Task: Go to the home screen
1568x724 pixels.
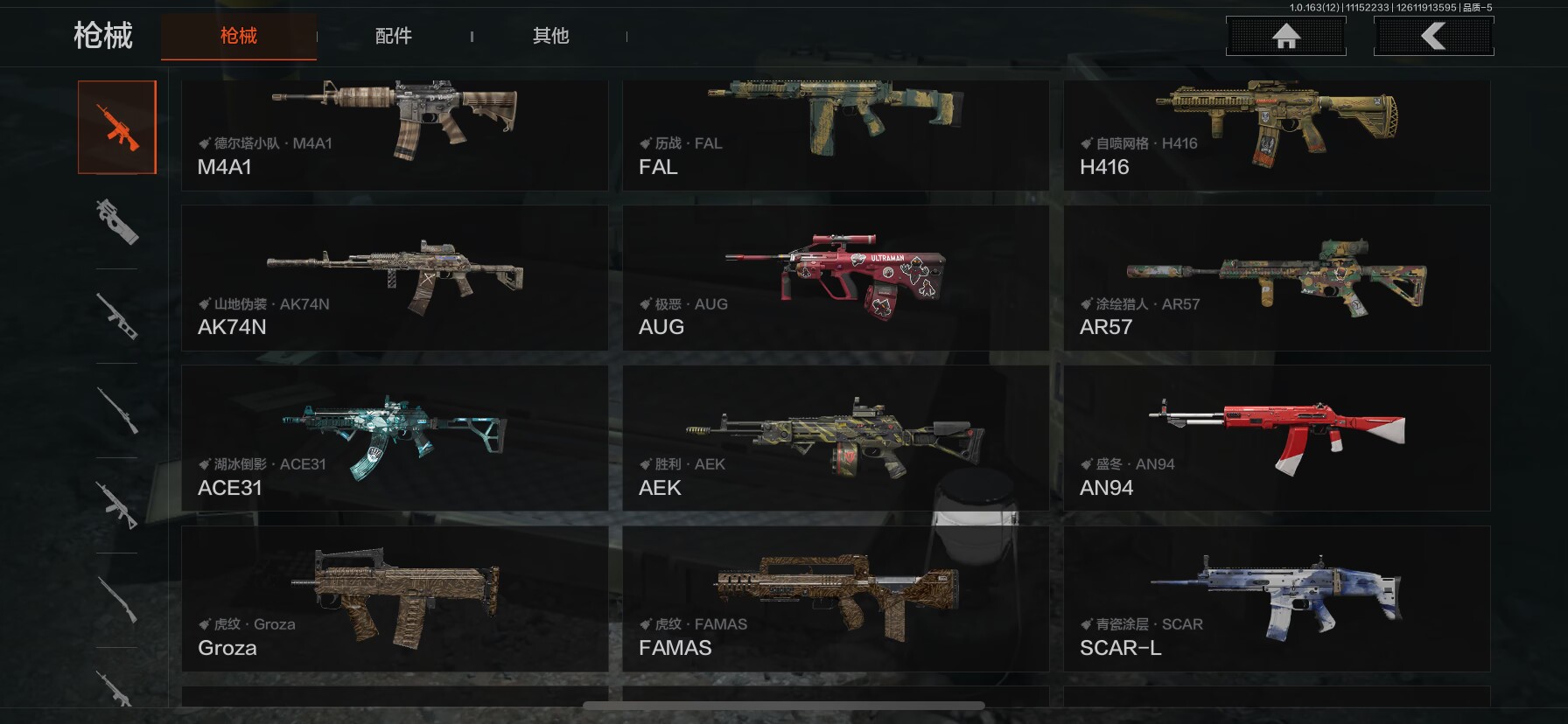Action: 1285,37
